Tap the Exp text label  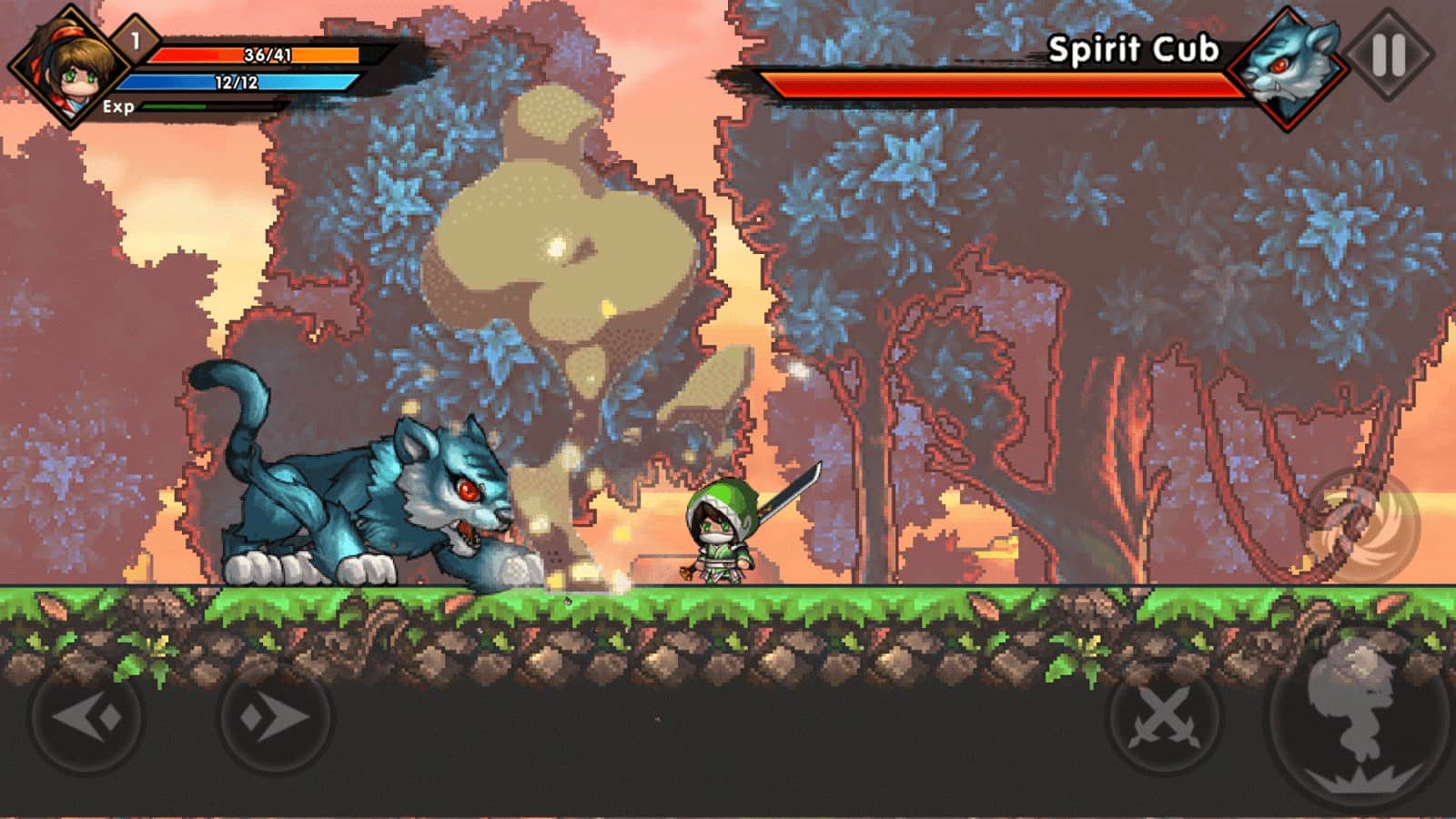117,106
